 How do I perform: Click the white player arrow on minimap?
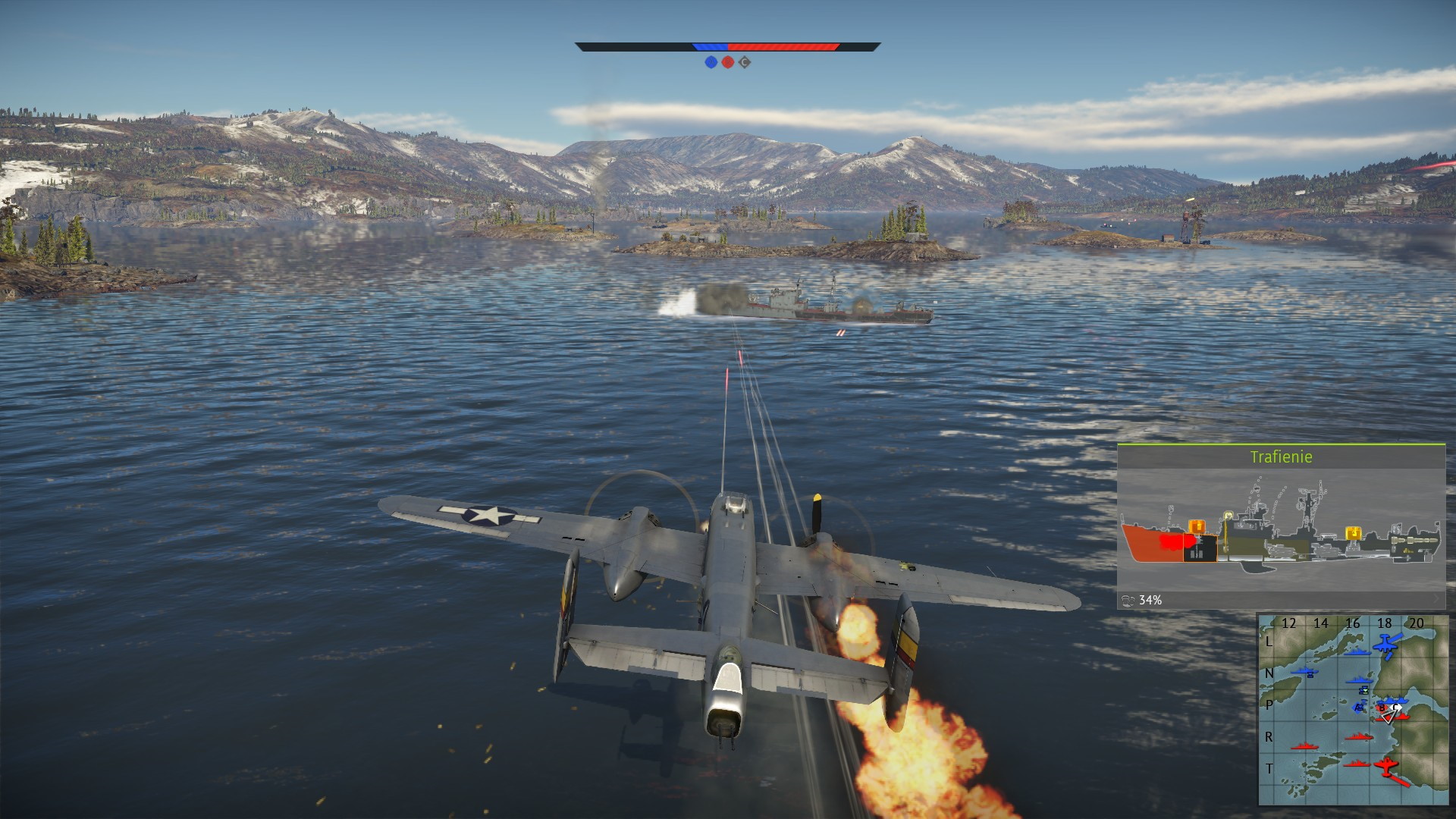[1389, 716]
